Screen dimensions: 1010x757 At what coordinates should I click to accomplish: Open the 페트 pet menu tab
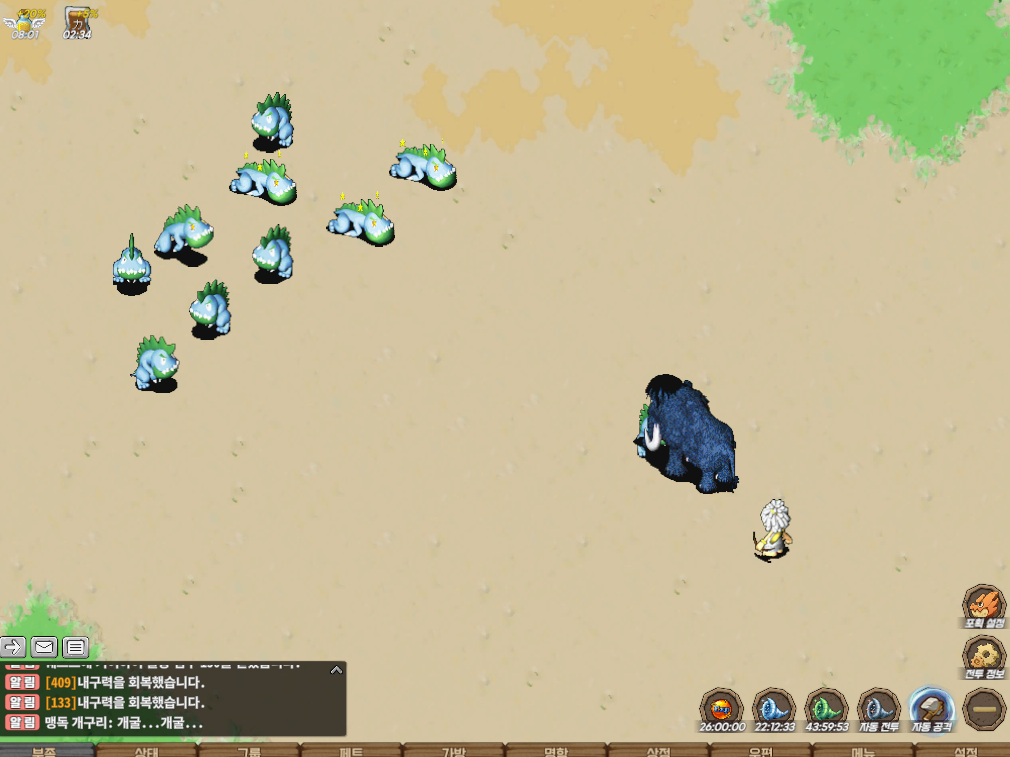(351, 750)
